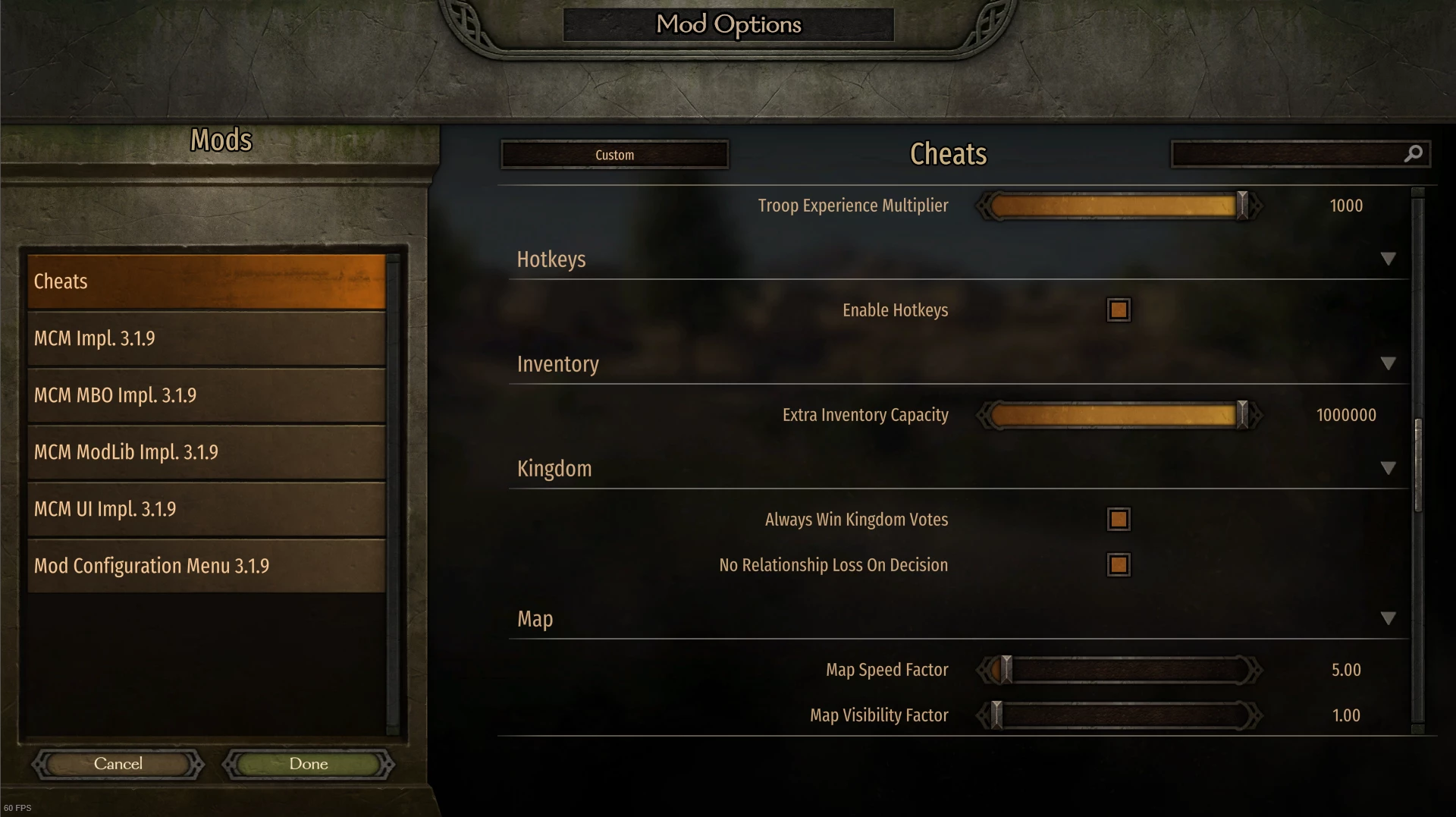Adjust the Troop Experience Multiplier slider

[x=1241, y=206]
